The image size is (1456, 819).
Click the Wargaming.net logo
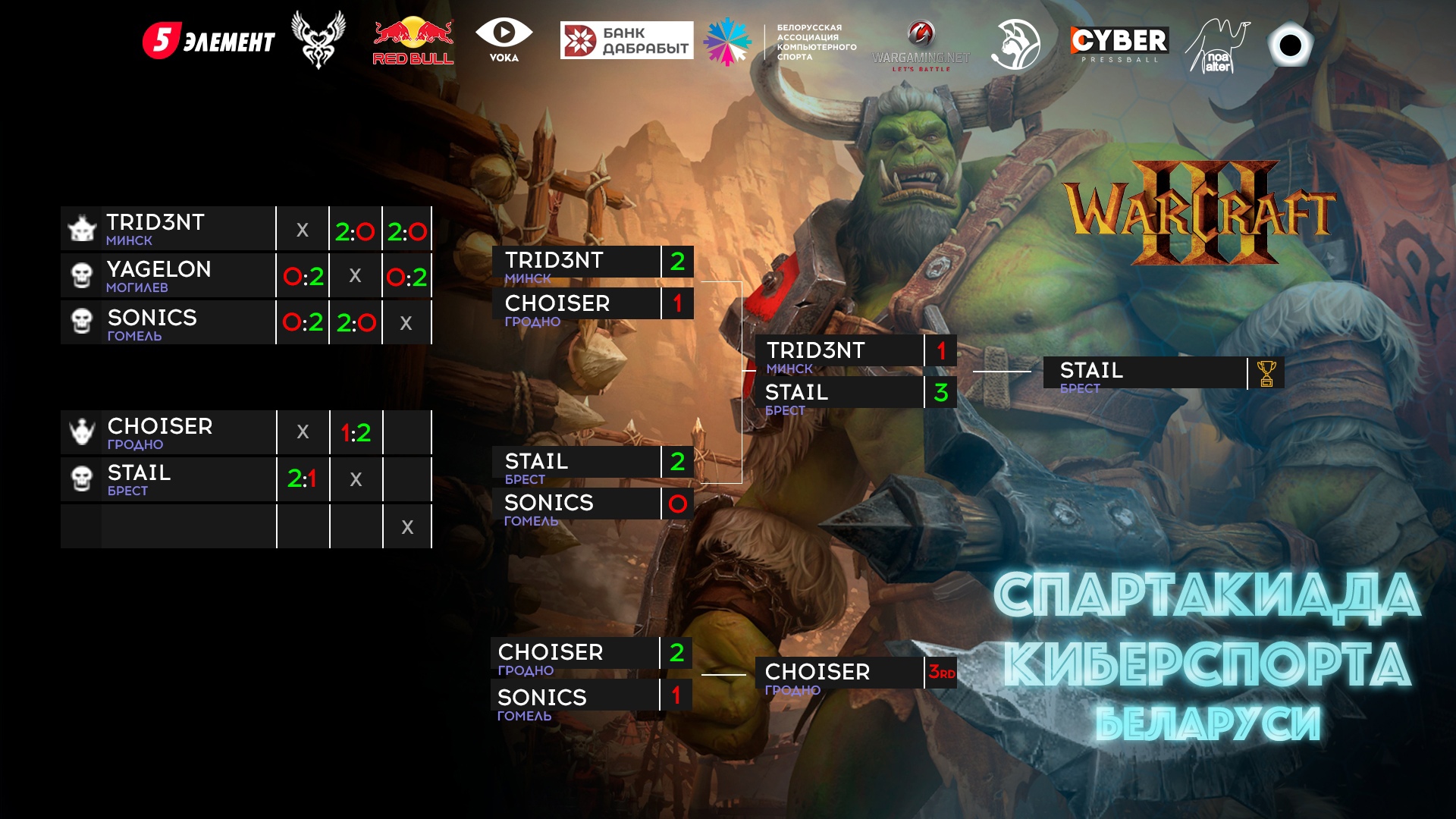pyautogui.click(x=921, y=45)
